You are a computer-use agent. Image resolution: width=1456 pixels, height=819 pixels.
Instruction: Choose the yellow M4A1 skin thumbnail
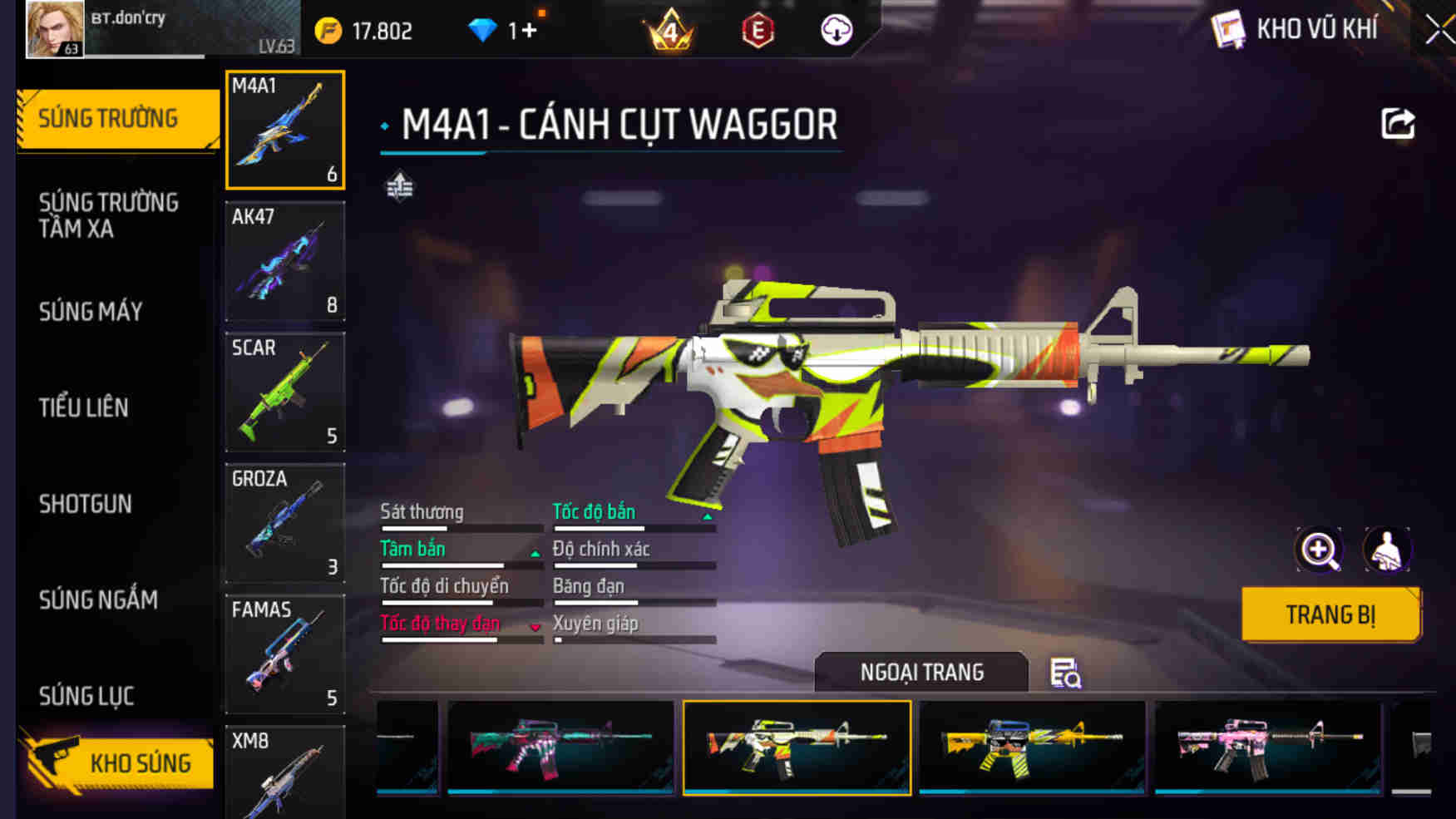pyautogui.click(x=1032, y=747)
